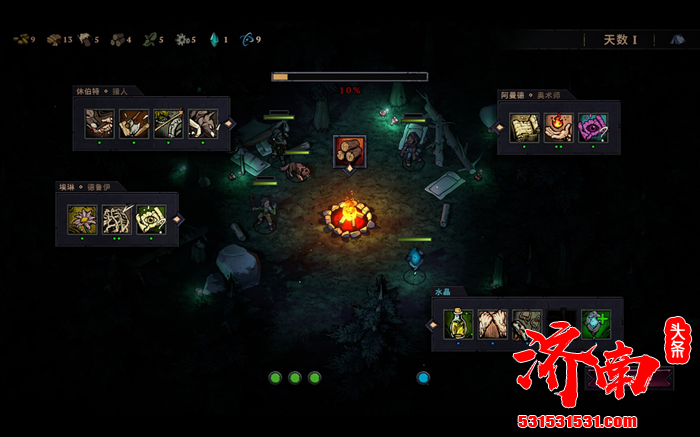Select the crystal's hide tent action
700x437 pixels.
click(x=493, y=324)
